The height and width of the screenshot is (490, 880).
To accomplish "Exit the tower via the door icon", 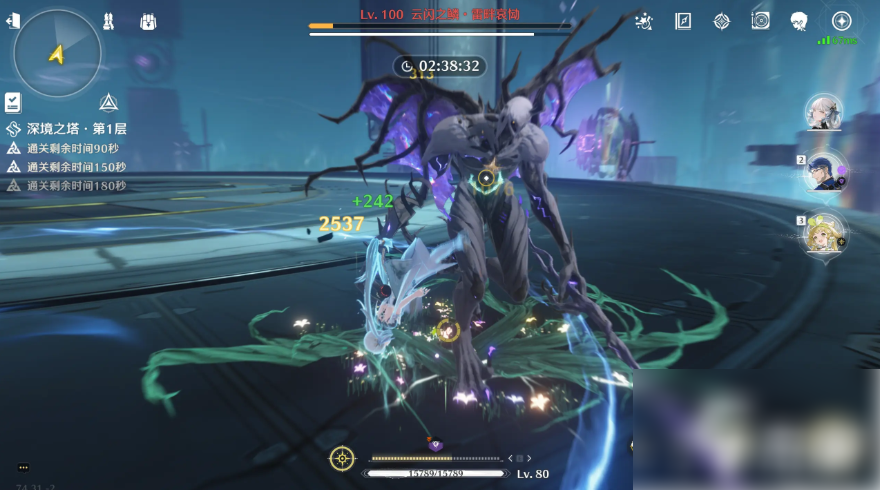I will click(13, 21).
